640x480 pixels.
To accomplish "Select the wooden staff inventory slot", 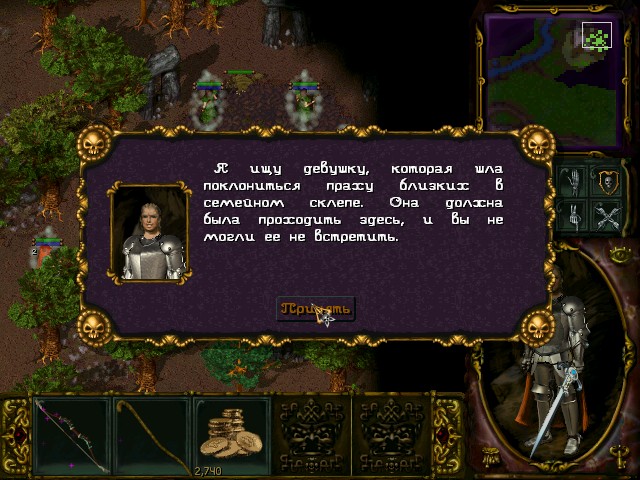I will 151,435.
